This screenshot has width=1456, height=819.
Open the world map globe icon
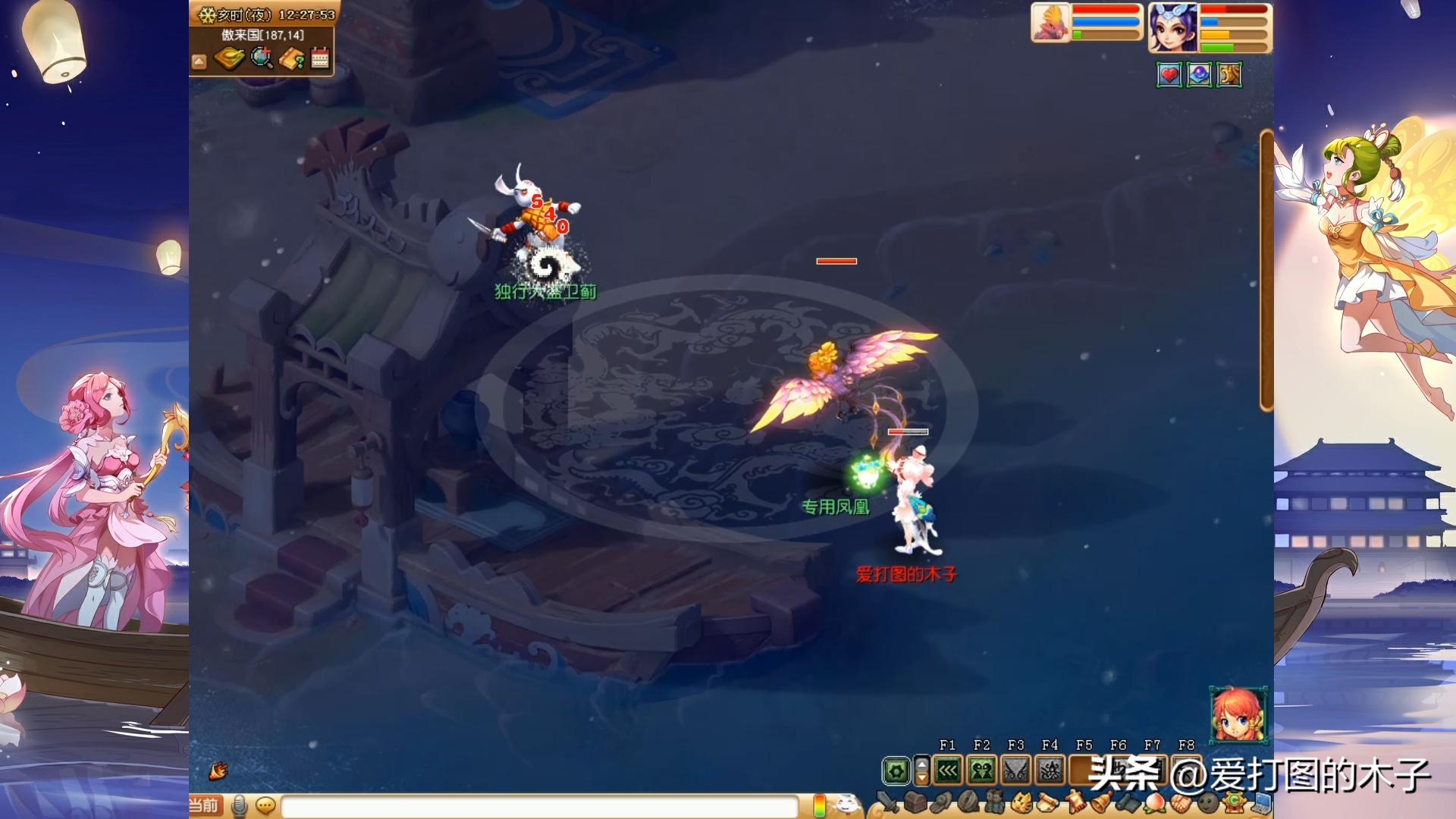pos(262,58)
